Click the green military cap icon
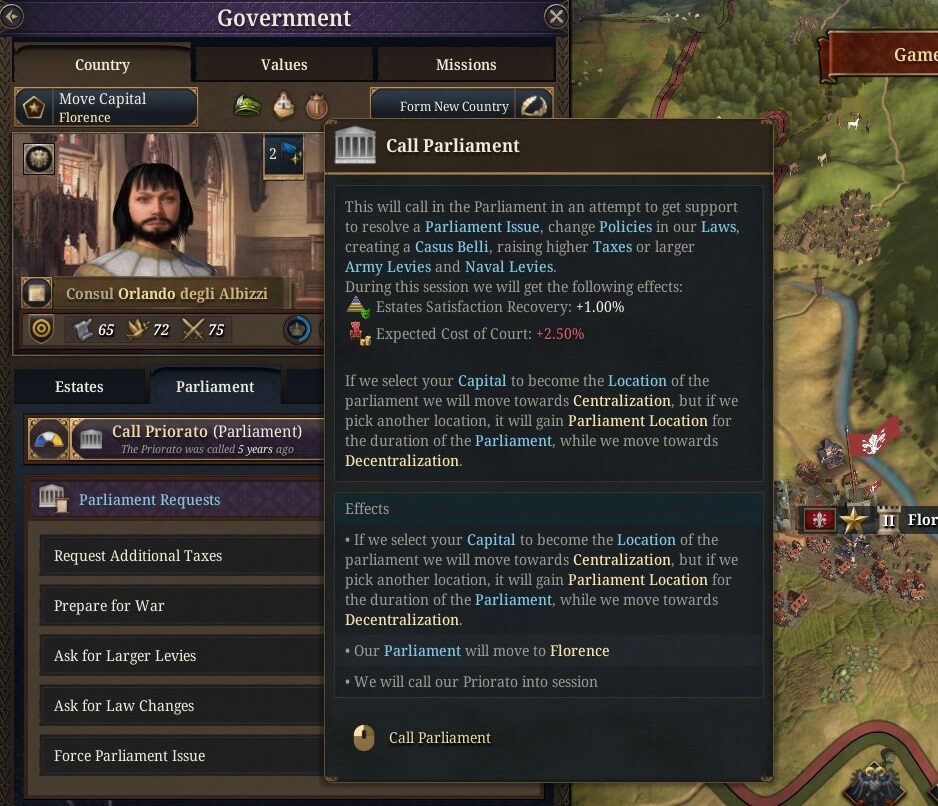Screen dimensions: 938x806 click(x=248, y=106)
